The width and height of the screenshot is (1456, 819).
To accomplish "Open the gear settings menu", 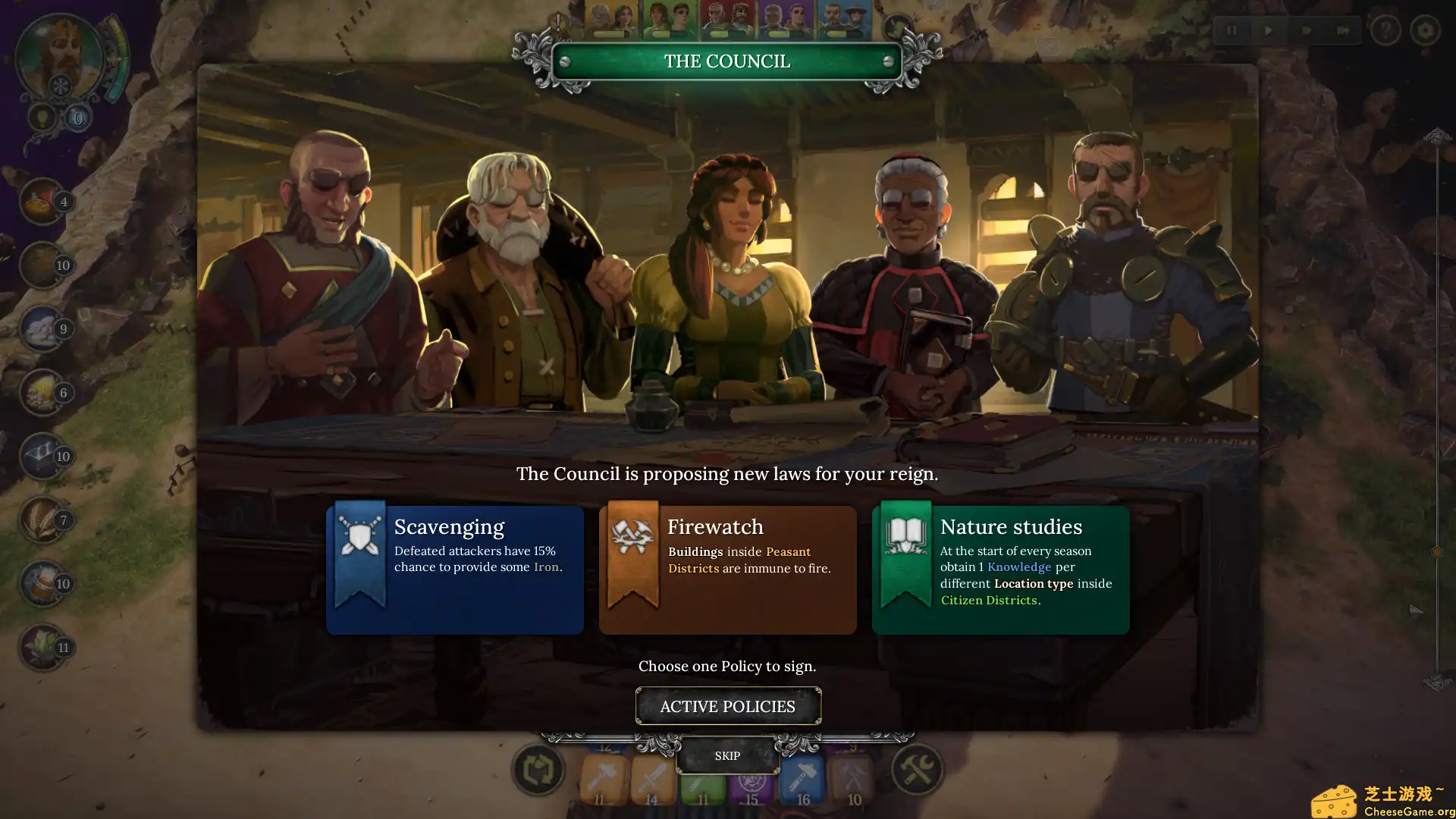I will coord(1425,31).
